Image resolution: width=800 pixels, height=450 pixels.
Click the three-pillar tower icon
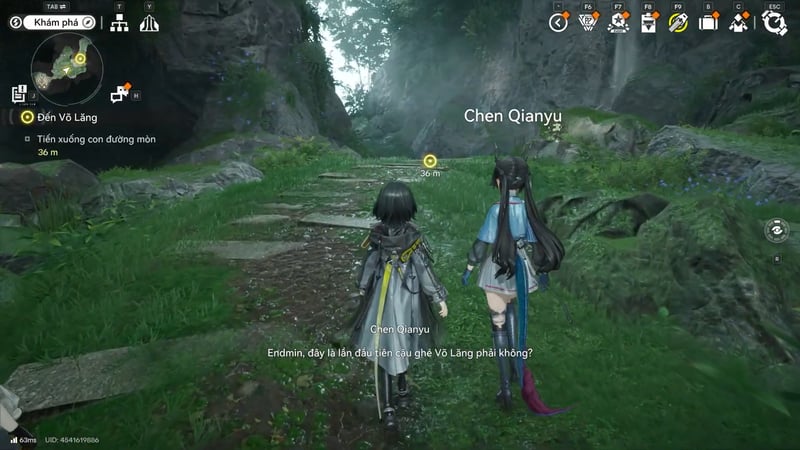coord(149,22)
